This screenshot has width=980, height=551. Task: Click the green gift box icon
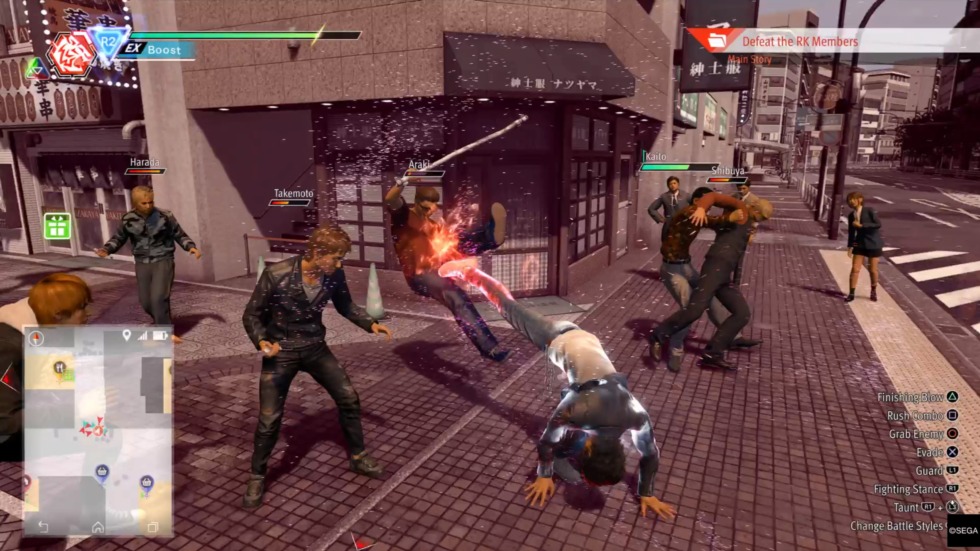(57, 226)
